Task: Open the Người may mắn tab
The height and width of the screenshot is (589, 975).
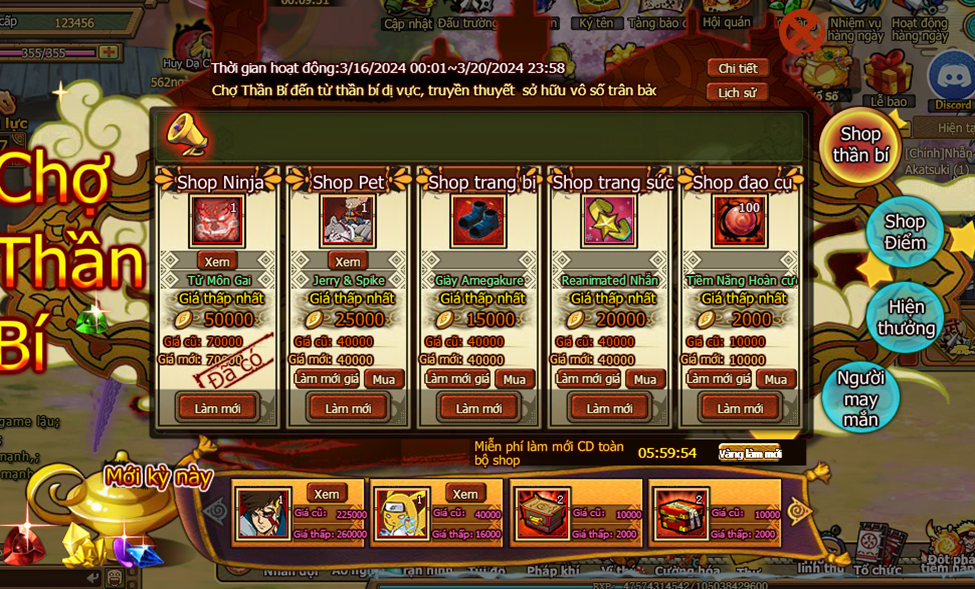Action: pos(860,398)
